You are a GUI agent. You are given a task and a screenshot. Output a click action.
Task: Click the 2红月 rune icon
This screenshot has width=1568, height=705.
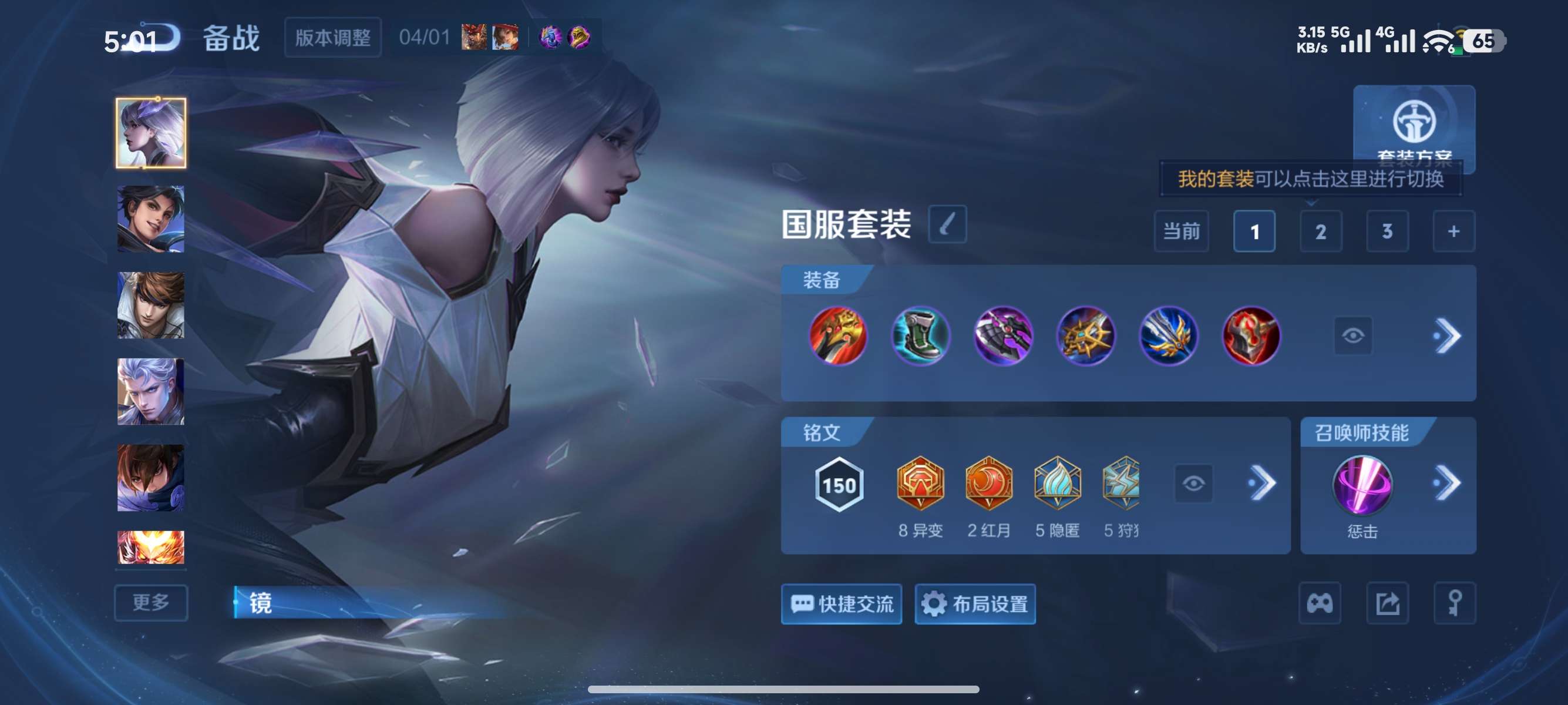click(988, 484)
